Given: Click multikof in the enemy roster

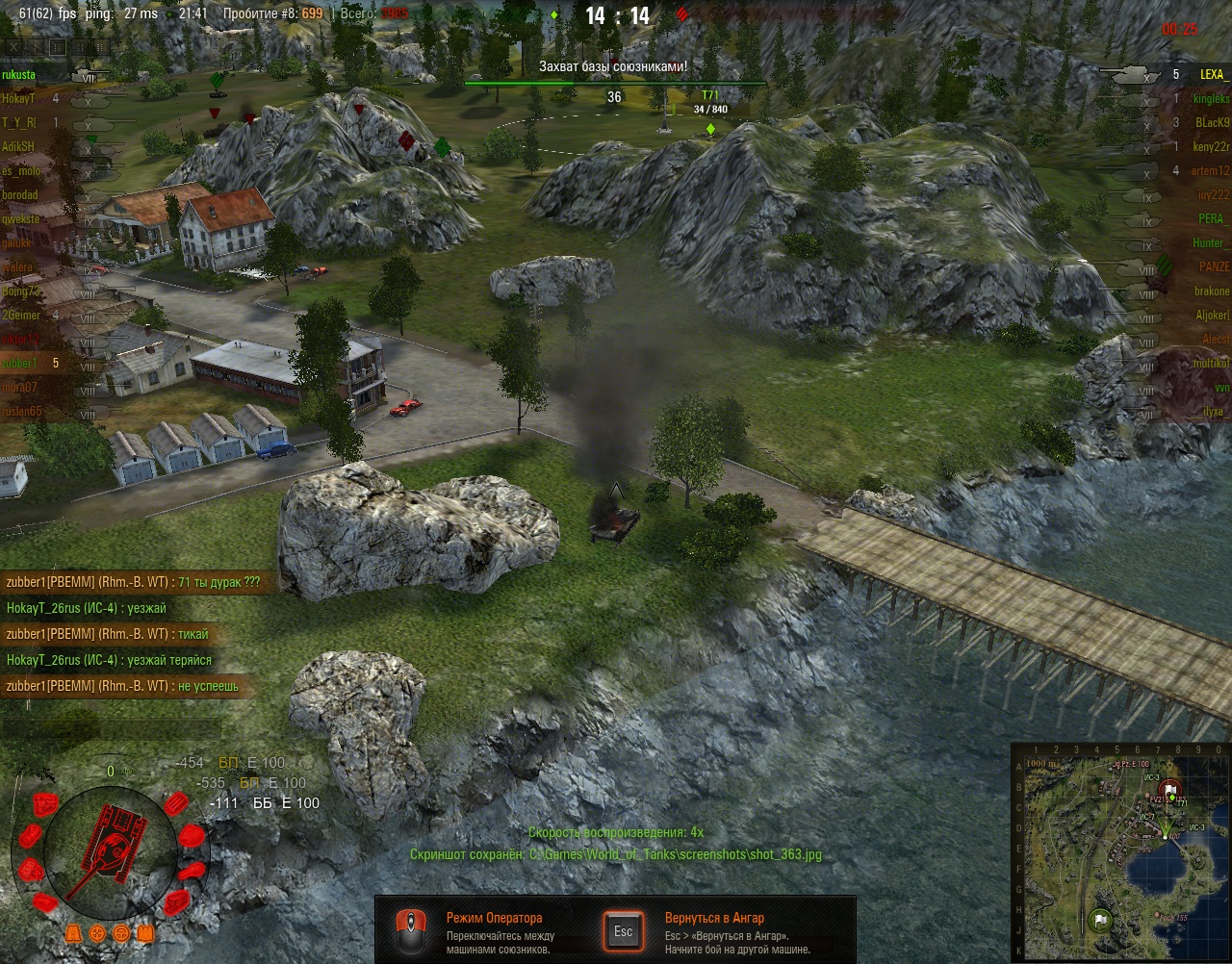Looking at the screenshot, I should coord(1211,363).
